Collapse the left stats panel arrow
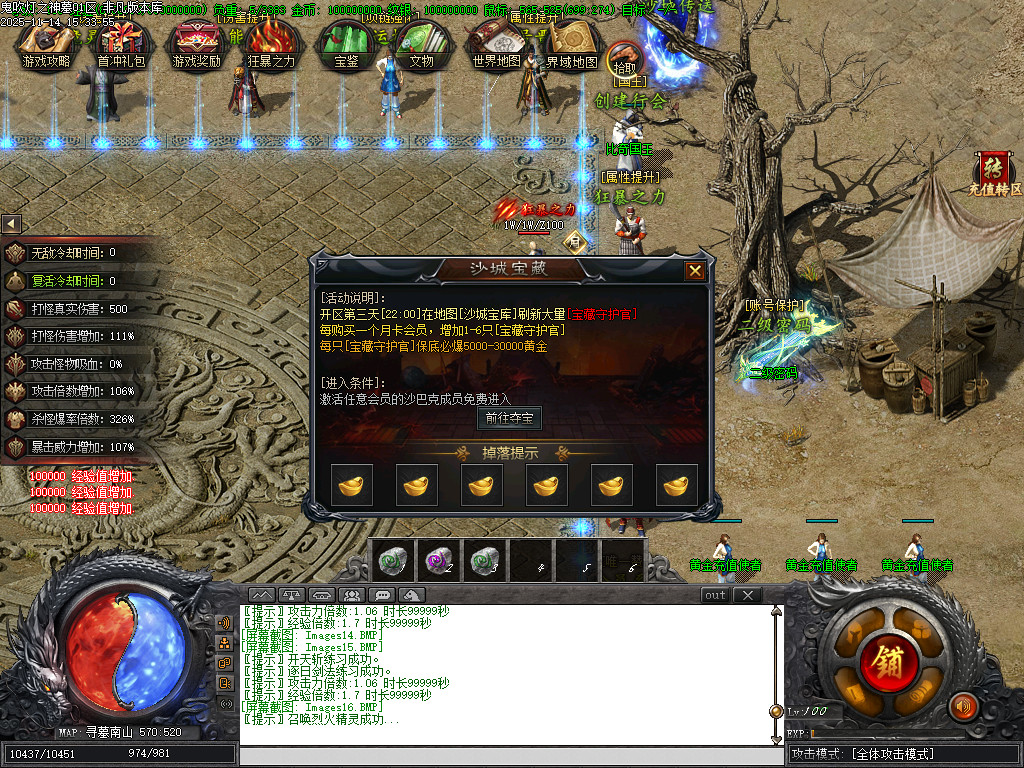The width and height of the screenshot is (1024, 768). [x=11, y=224]
